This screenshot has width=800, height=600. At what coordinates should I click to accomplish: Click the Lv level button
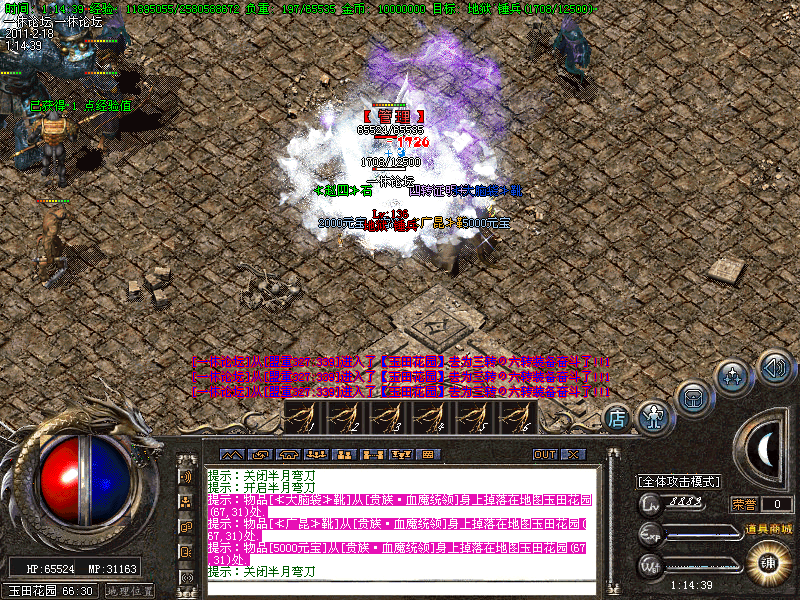[x=651, y=505]
